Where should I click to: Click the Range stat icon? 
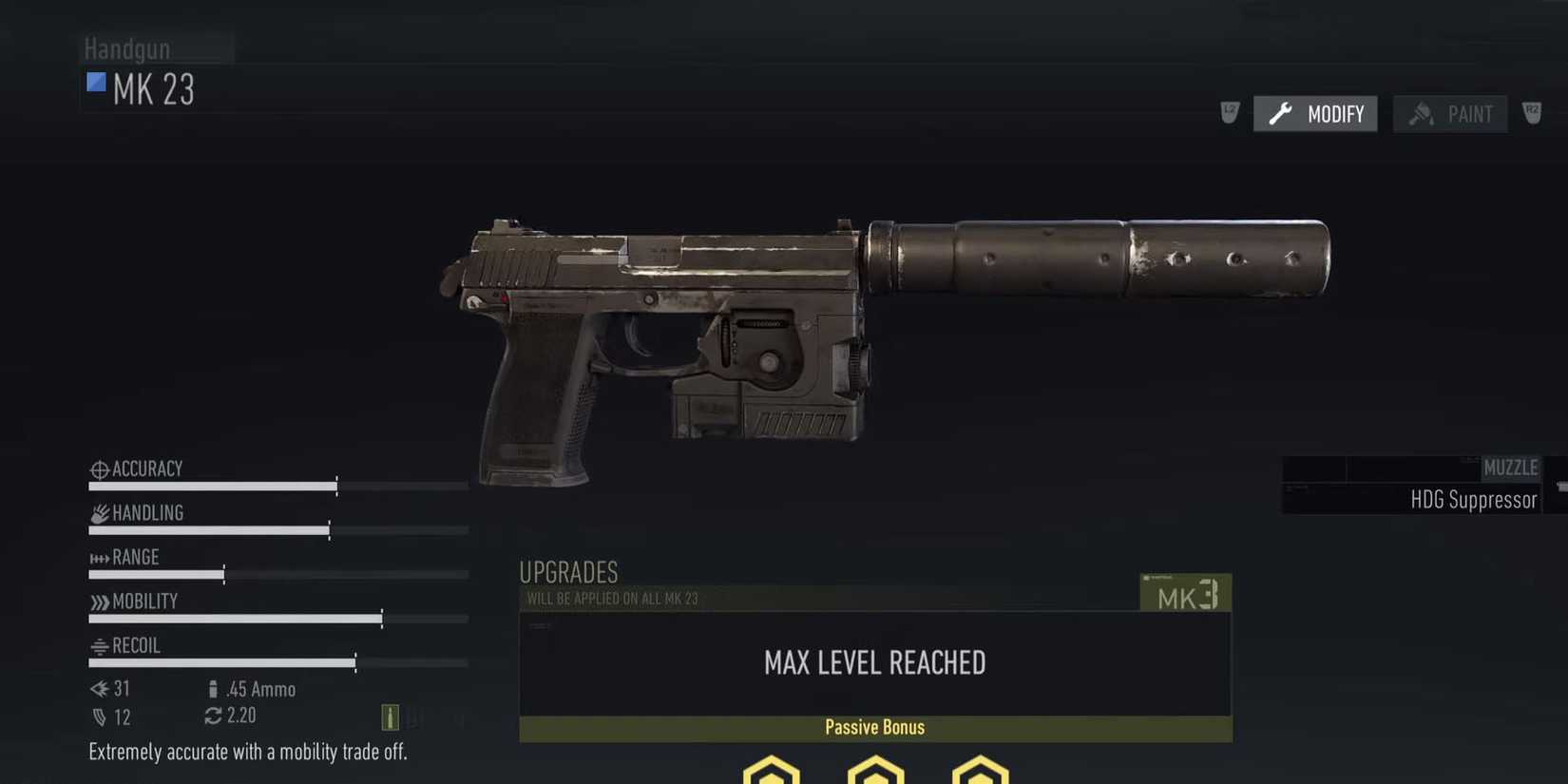(x=98, y=557)
